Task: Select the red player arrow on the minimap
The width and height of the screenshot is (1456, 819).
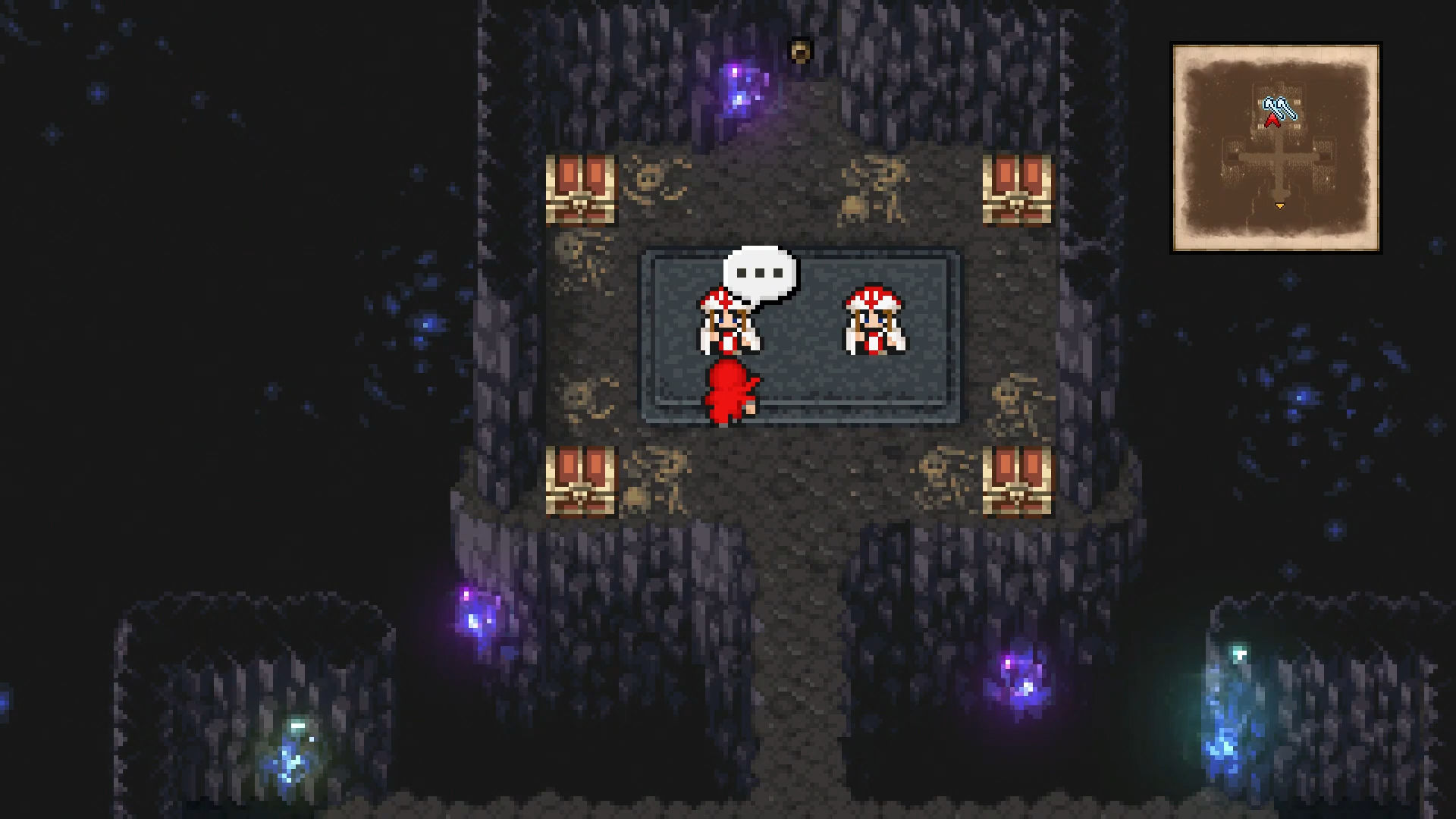Action: click(1273, 121)
